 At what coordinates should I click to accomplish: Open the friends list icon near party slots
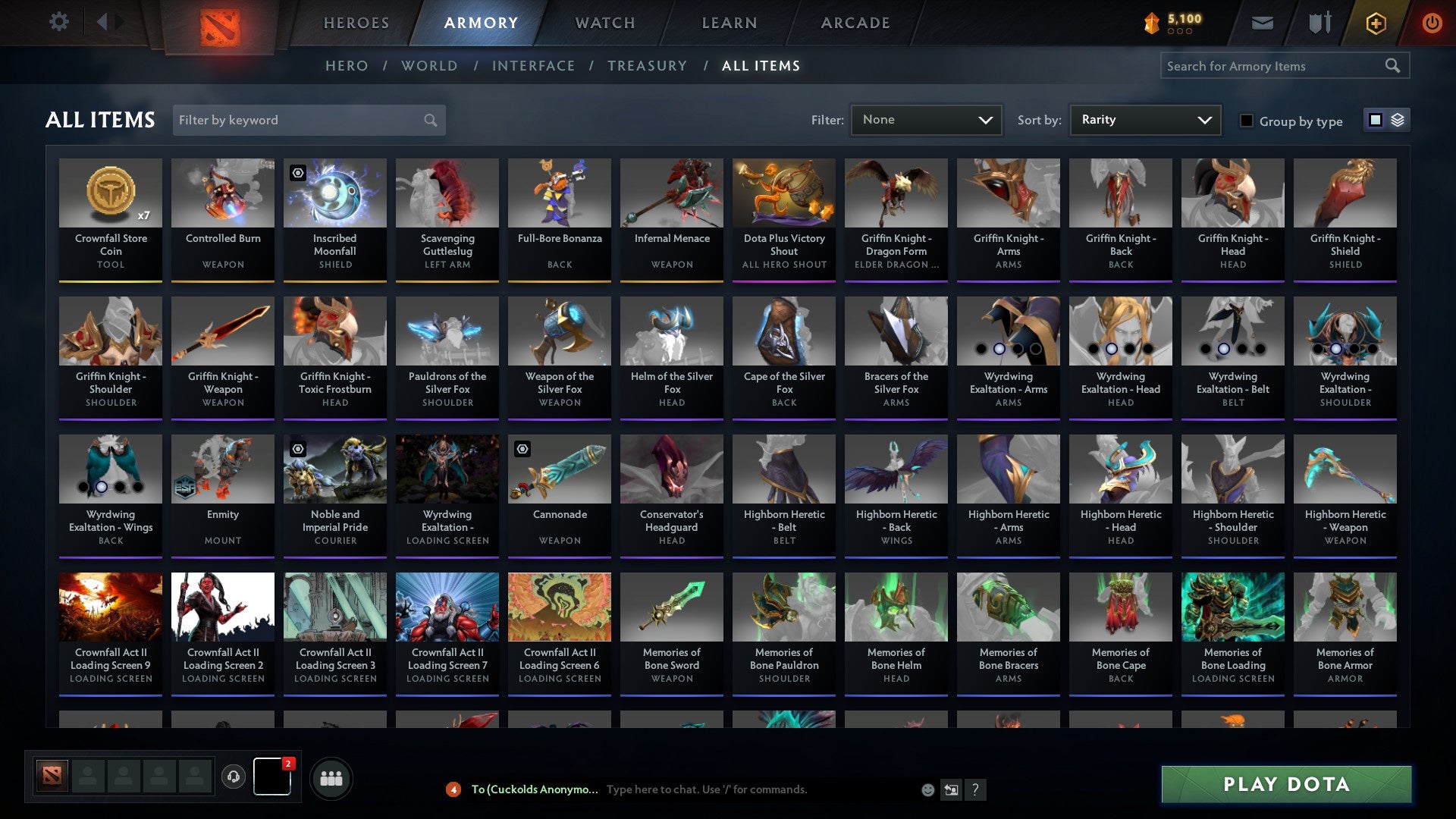(331, 777)
